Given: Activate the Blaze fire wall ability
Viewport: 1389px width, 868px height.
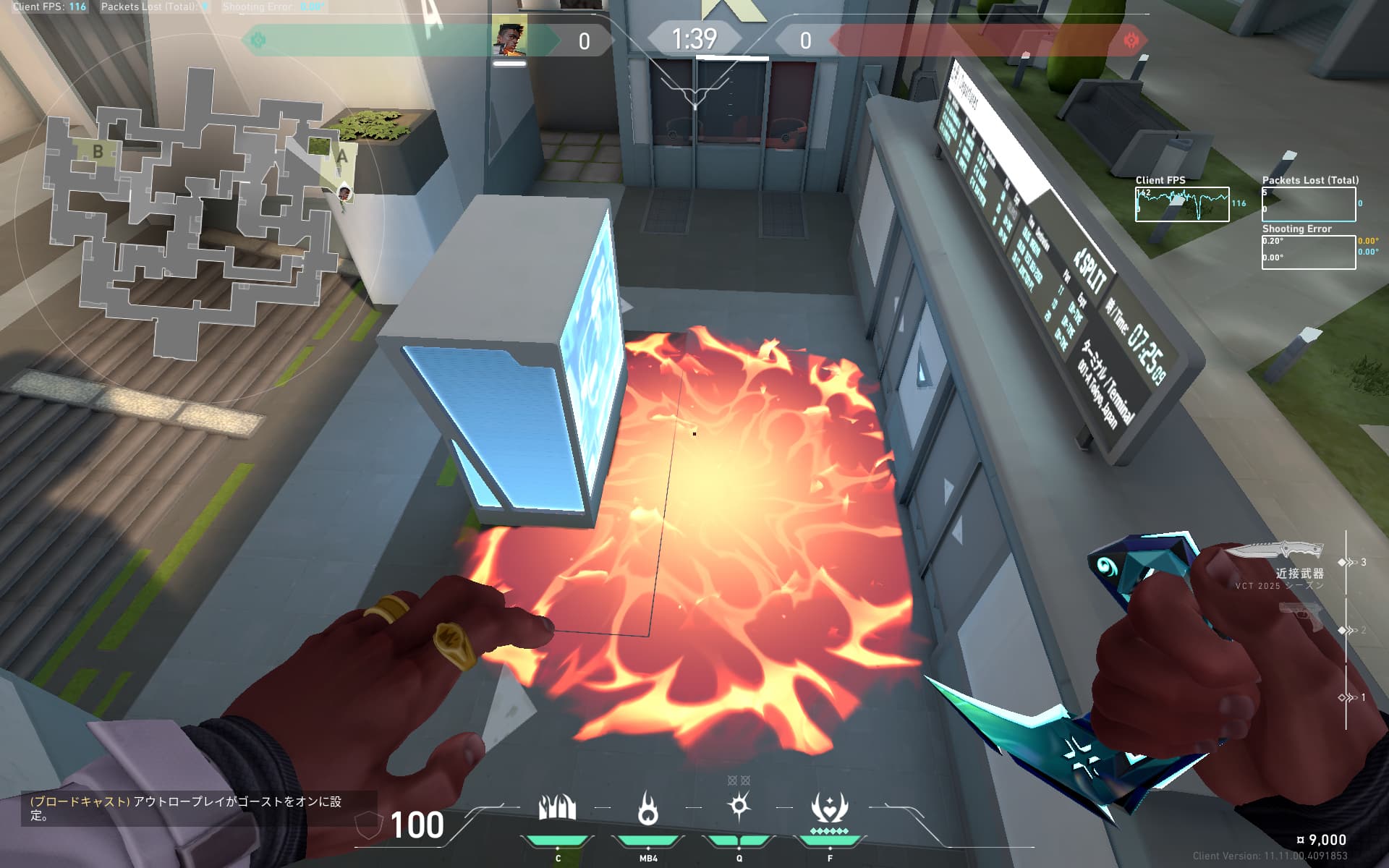Looking at the screenshot, I should tap(557, 809).
